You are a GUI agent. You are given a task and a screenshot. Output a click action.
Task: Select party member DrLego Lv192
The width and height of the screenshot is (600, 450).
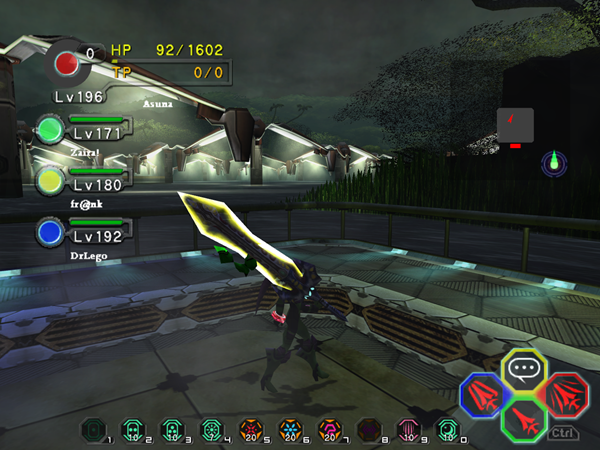(x=50, y=233)
